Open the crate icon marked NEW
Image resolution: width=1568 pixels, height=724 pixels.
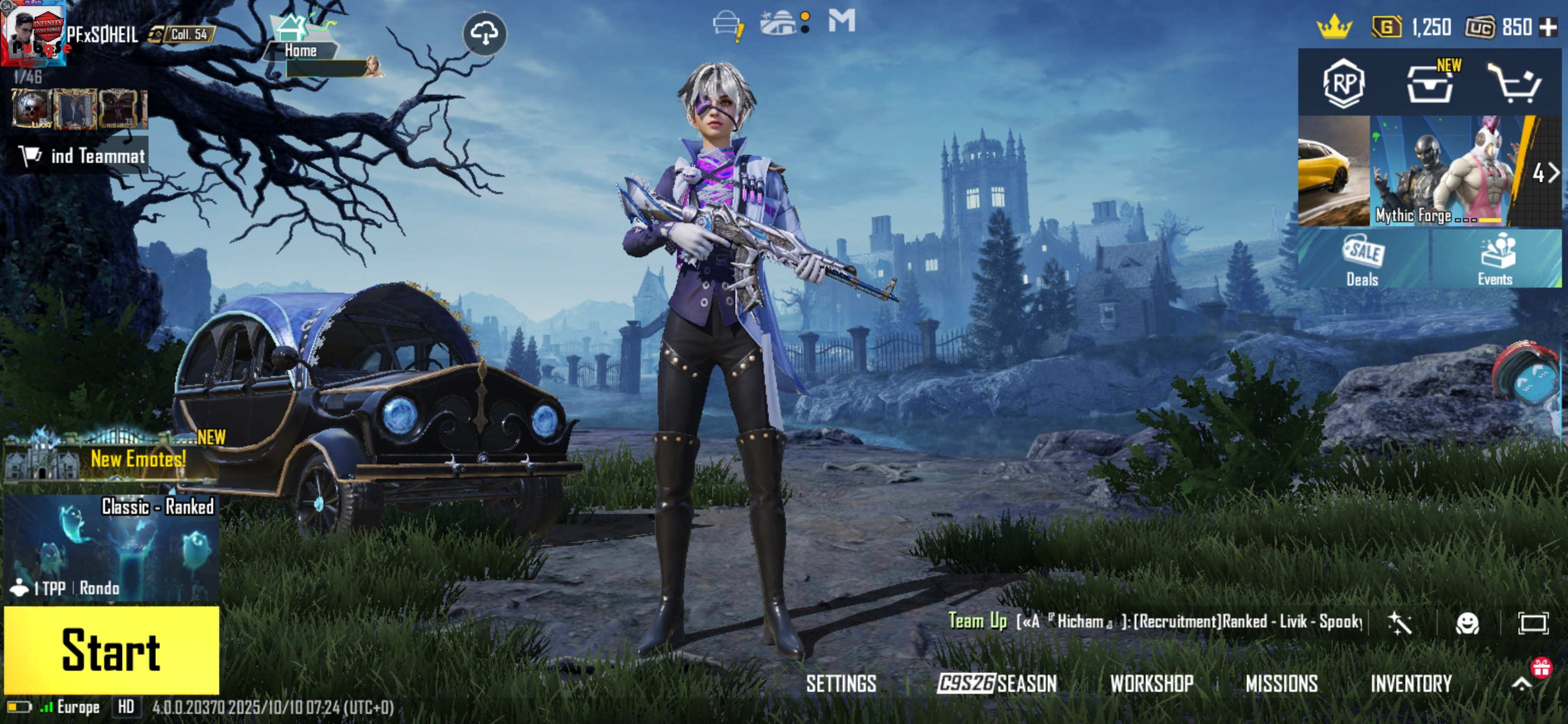(x=1430, y=84)
